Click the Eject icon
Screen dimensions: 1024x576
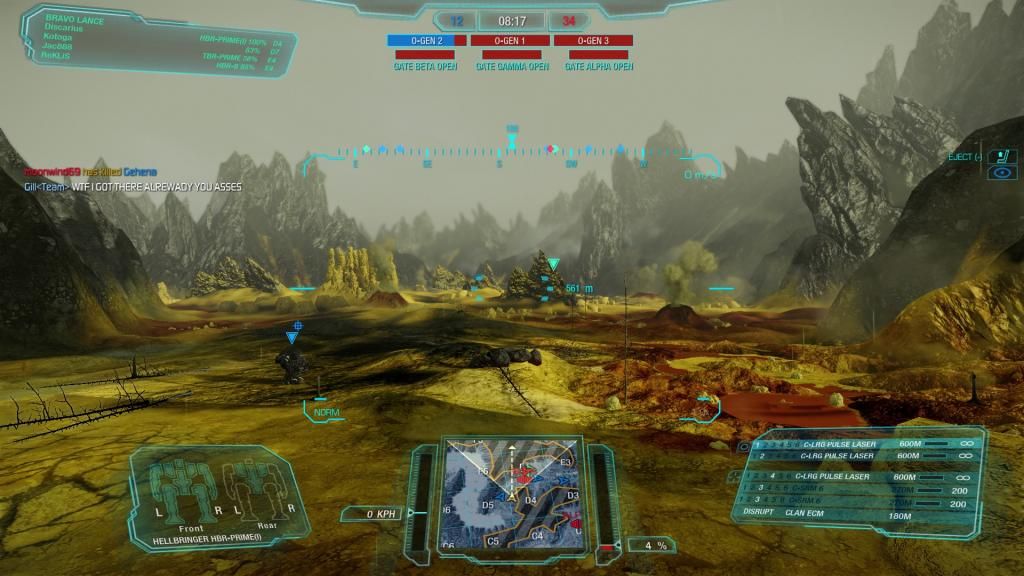(1002, 156)
